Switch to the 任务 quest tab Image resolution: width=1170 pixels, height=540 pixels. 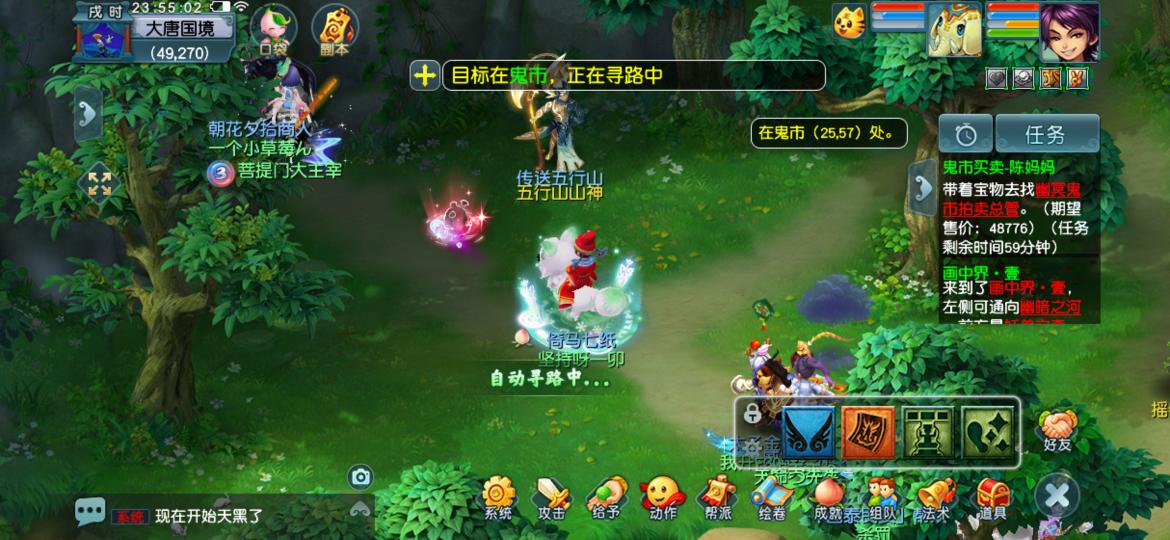click(x=1046, y=134)
